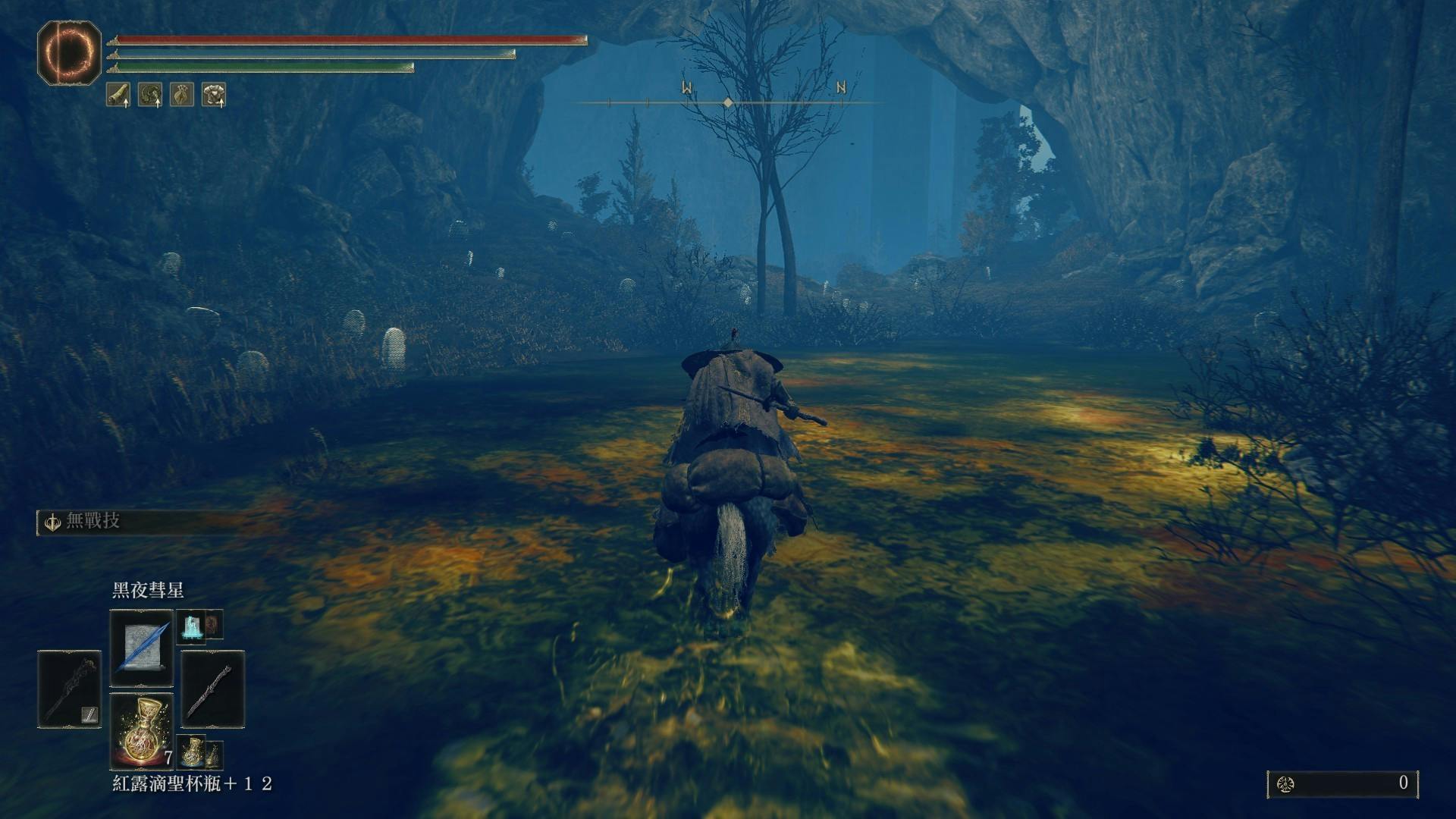Click the 無戰技 weapon skill label
The height and width of the screenshot is (819, 1456).
93,522
